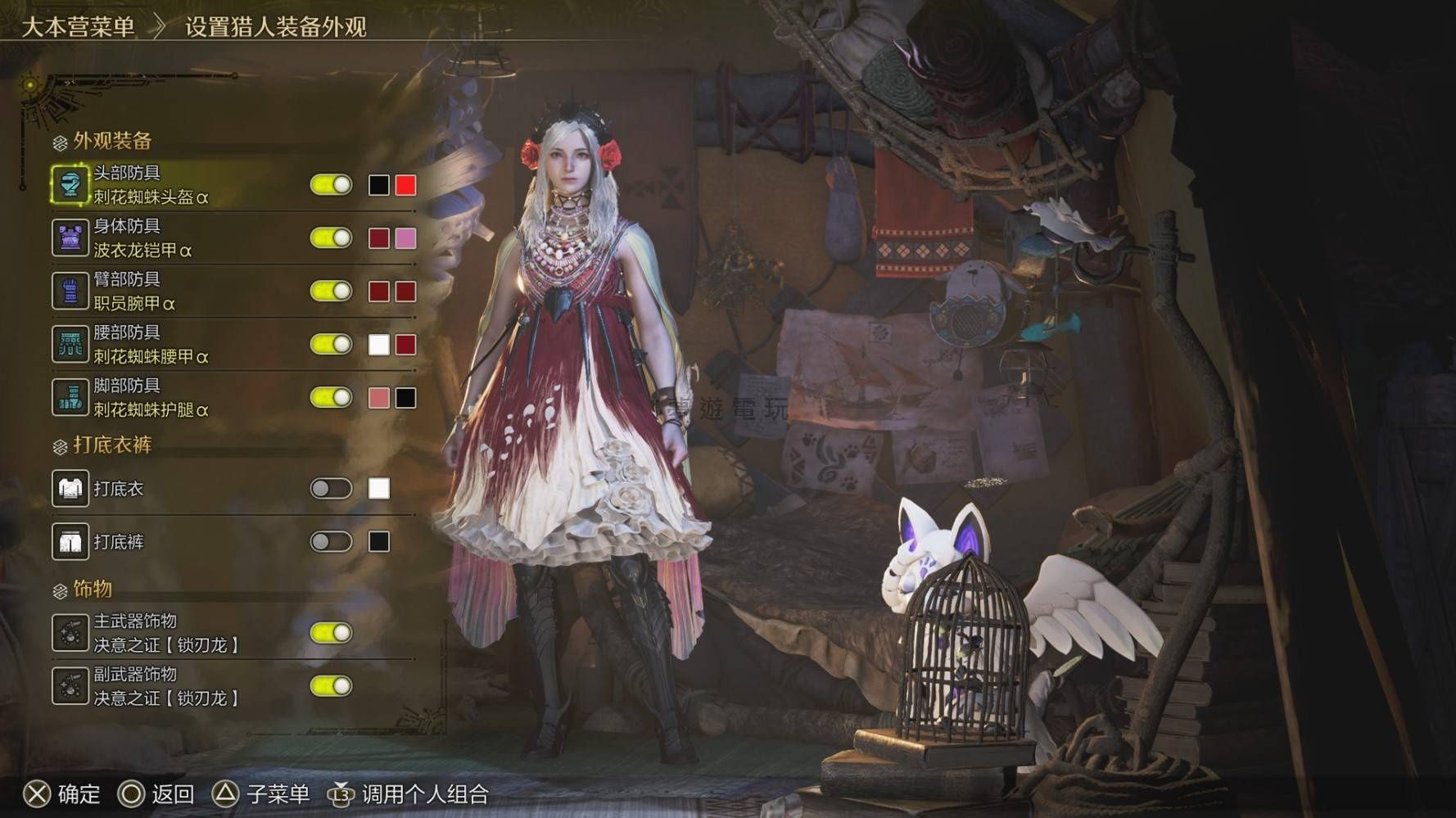Viewport: 1456px width, 818px height.
Task: Pick the pink body armor color swatch
Action: (x=405, y=238)
